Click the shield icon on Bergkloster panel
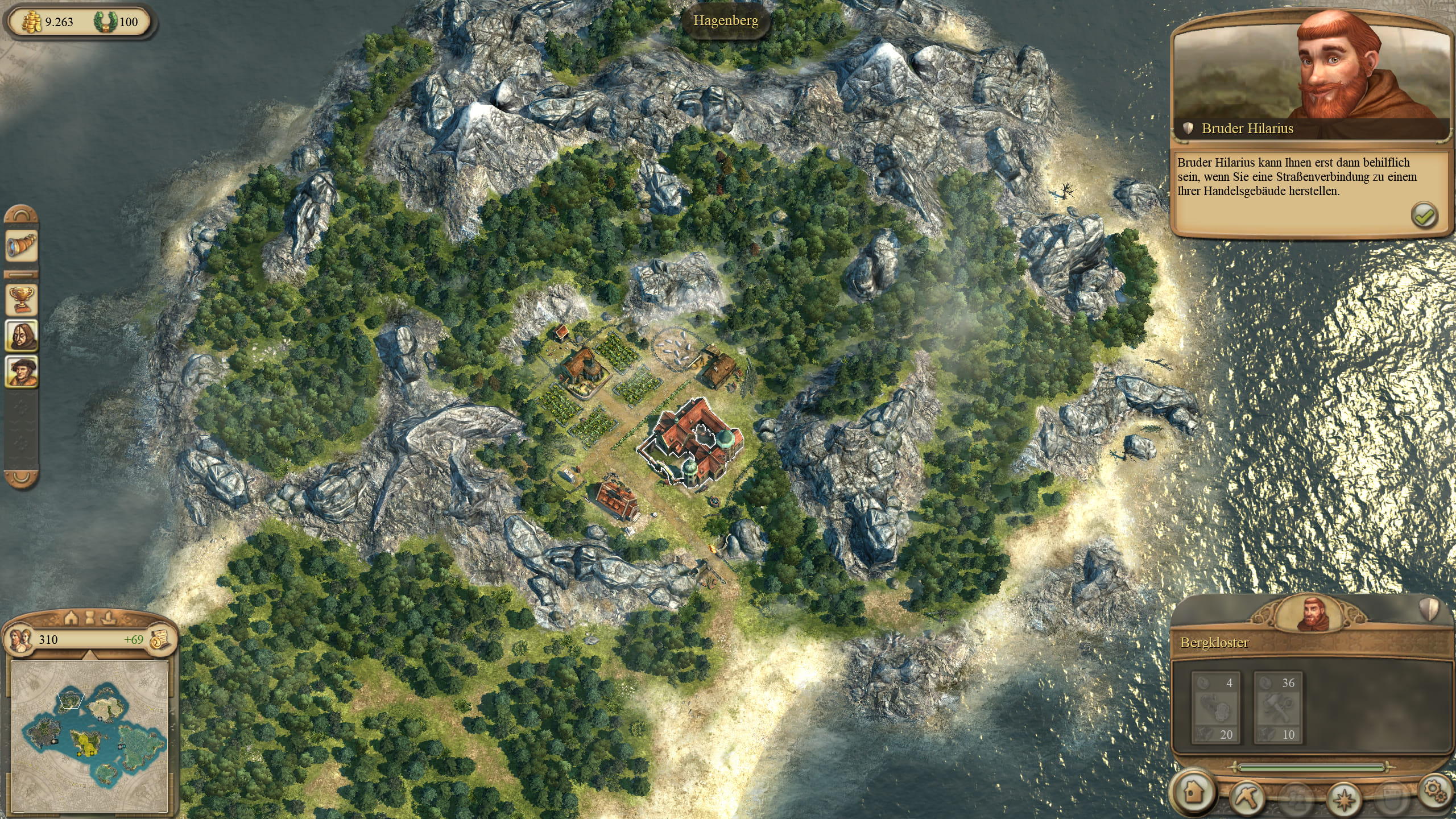The image size is (1456, 819). click(x=1429, y=610)
